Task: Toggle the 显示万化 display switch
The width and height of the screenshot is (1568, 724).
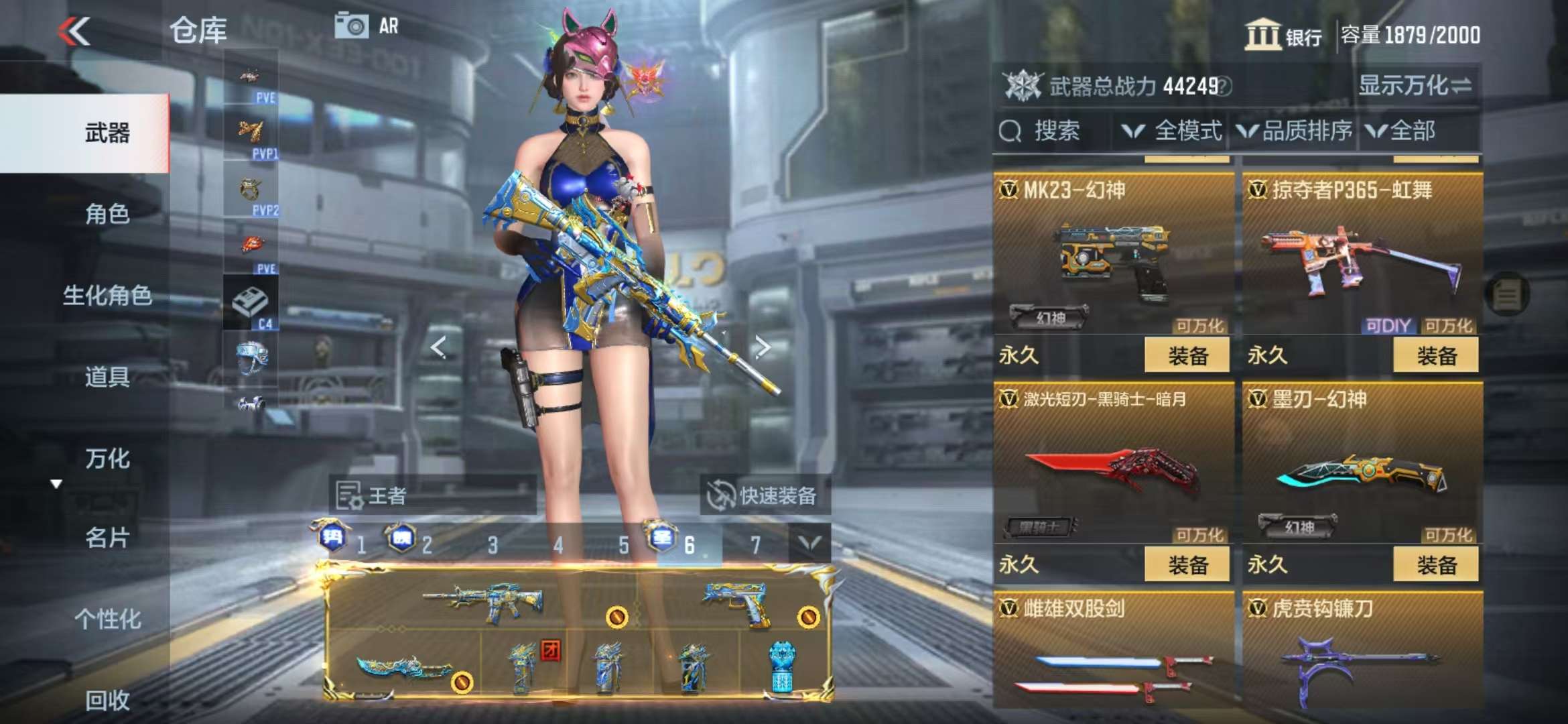Action: click(x=1415, y=86)
